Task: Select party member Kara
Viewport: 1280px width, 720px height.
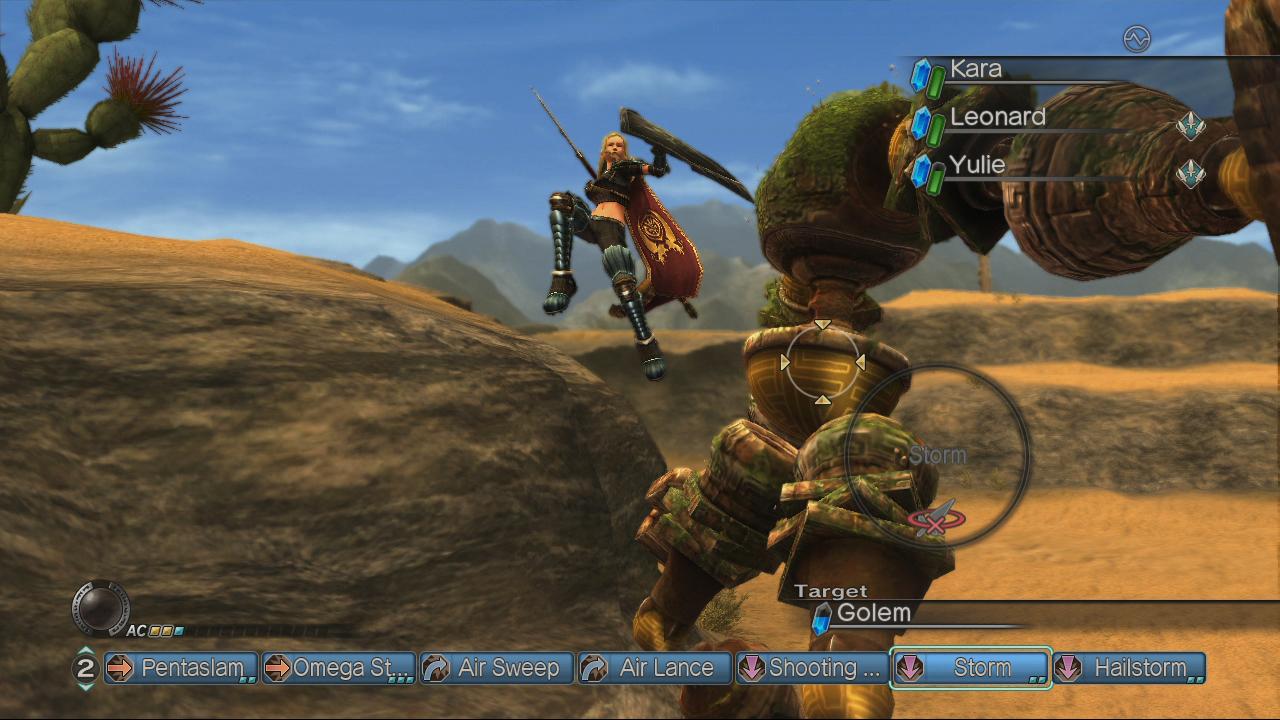Action: (975, 70)
